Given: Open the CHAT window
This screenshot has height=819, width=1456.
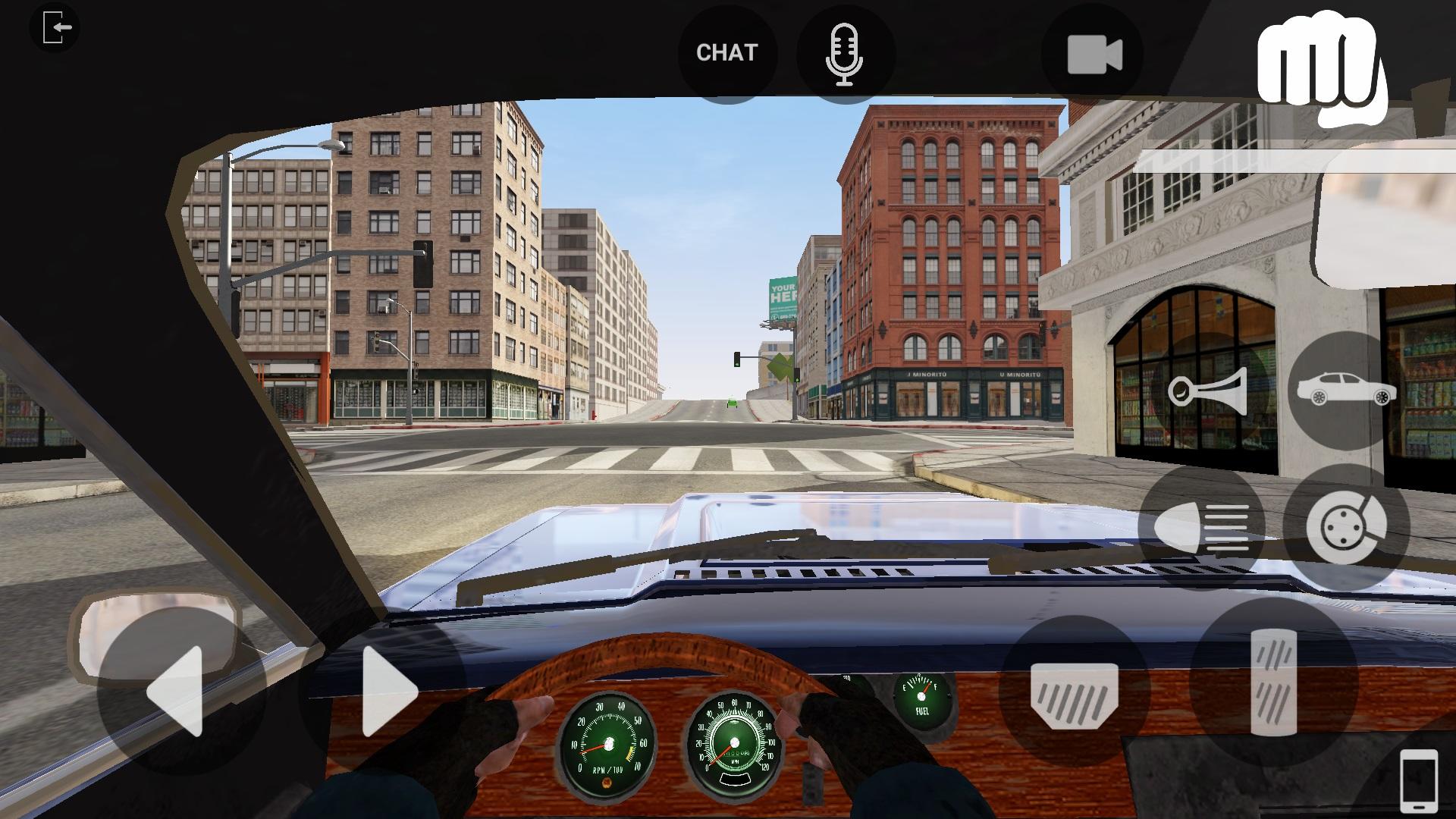Looking at the screenshot, I should (726, 52).
